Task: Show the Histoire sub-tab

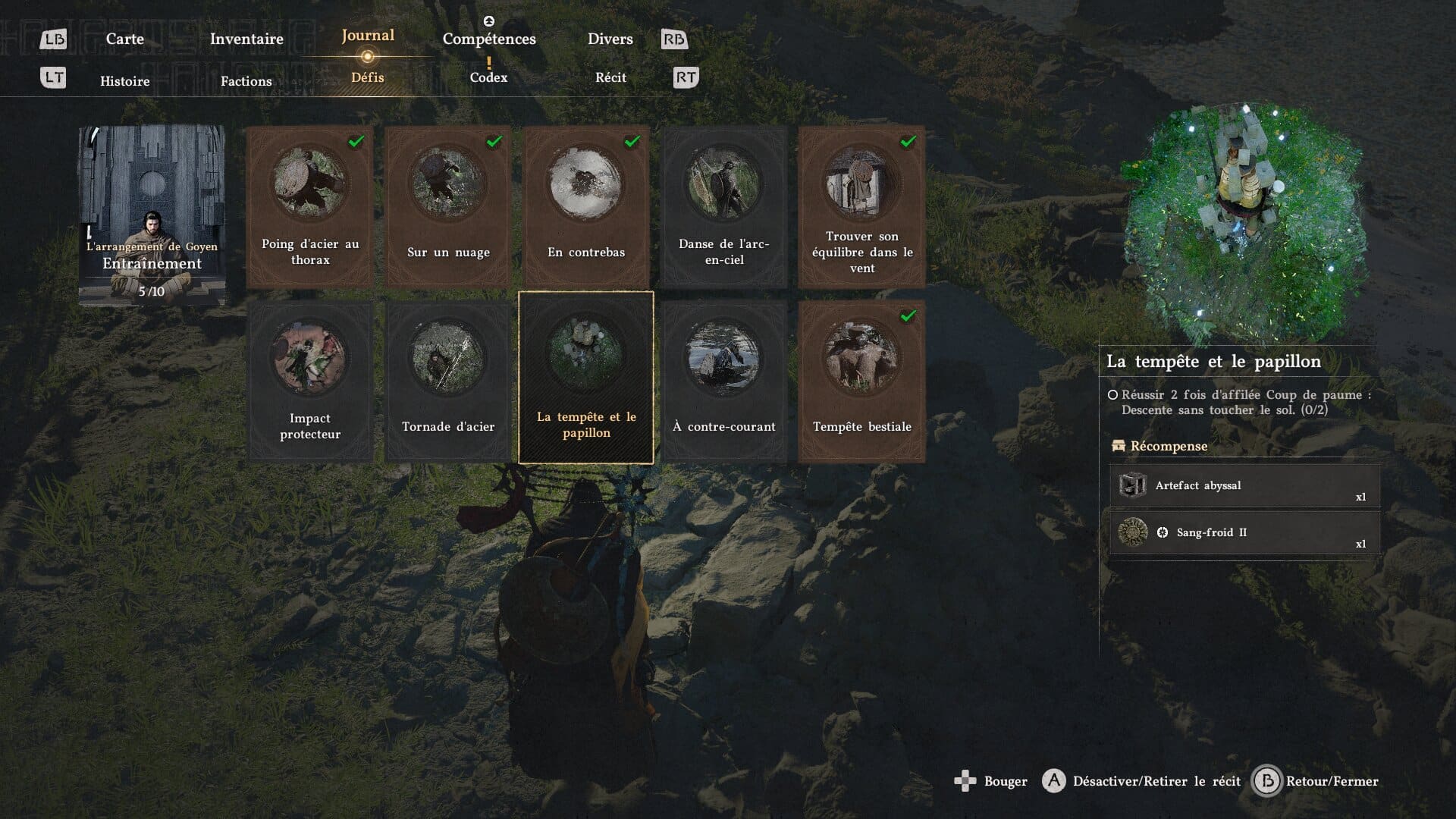Action: pos(125,81)
